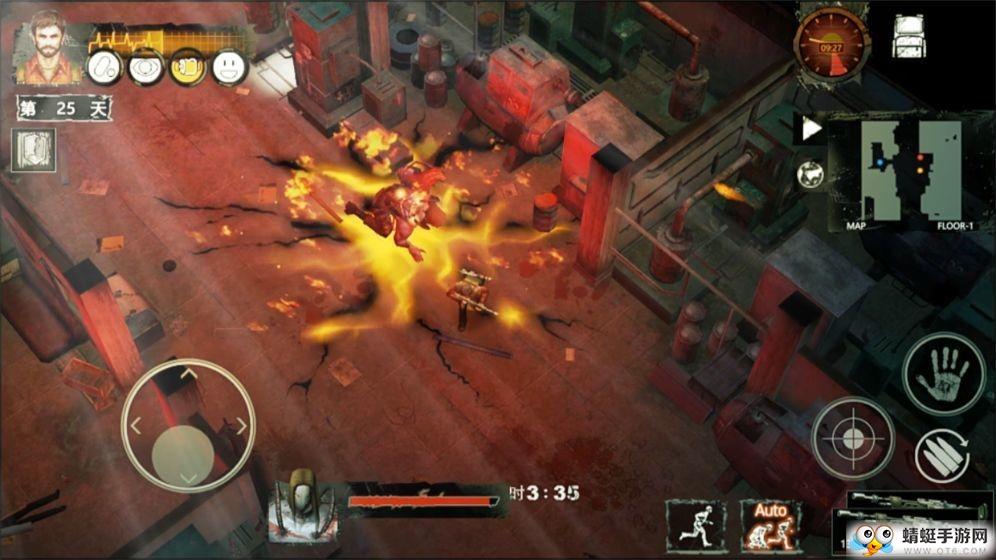View the smiley face mood status
This screenshot has width=996, height=560.
click(x=229, y=67)
